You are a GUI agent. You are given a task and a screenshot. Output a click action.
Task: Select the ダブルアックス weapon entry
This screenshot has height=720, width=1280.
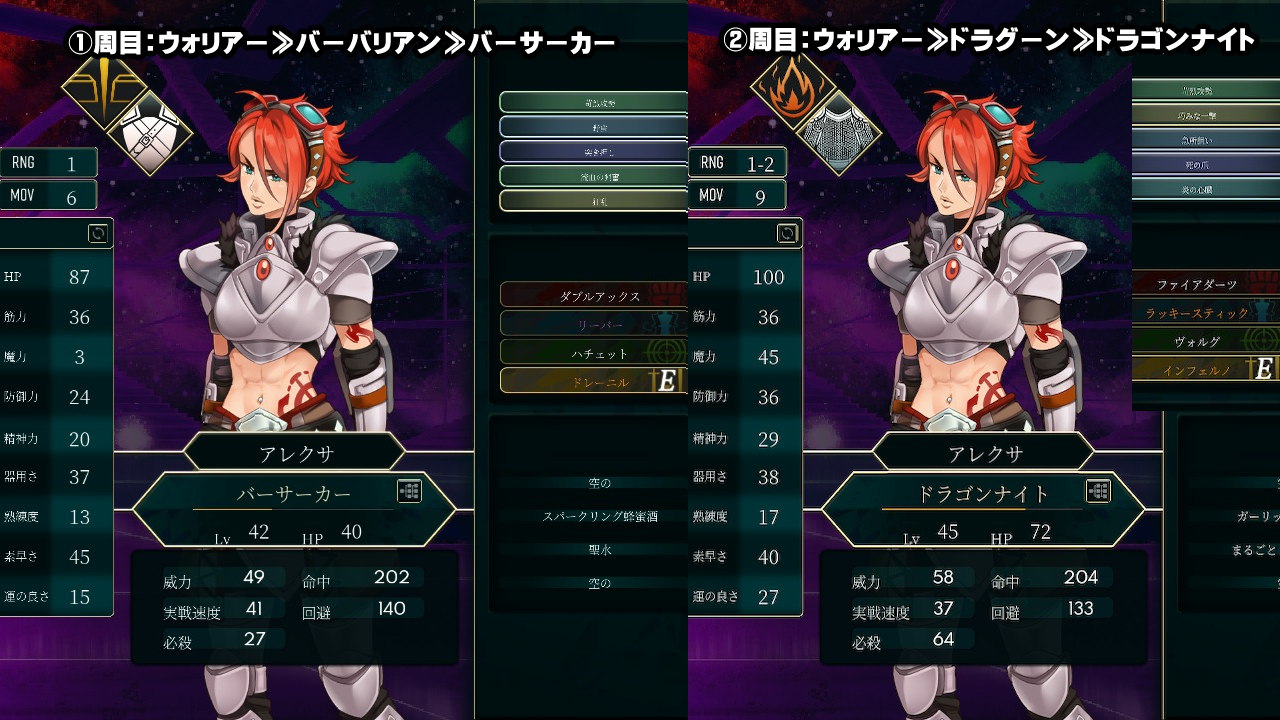(592, 296)
